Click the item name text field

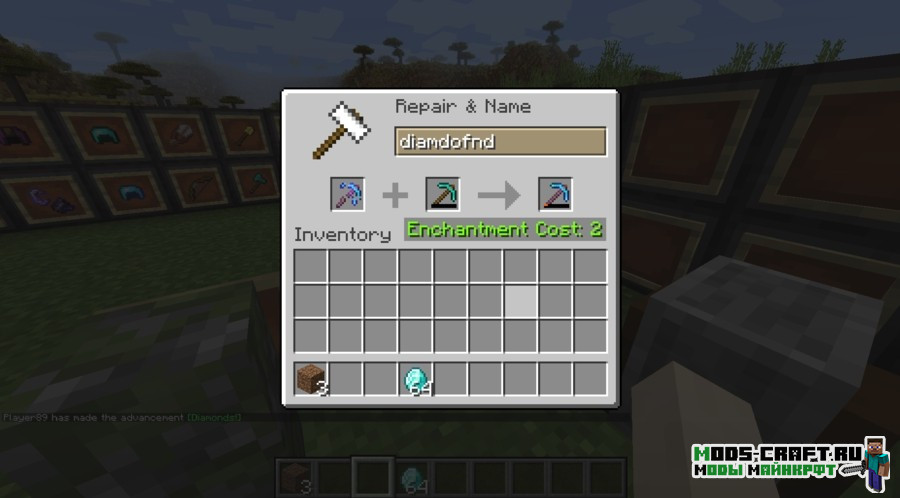(x=500, y=142)
